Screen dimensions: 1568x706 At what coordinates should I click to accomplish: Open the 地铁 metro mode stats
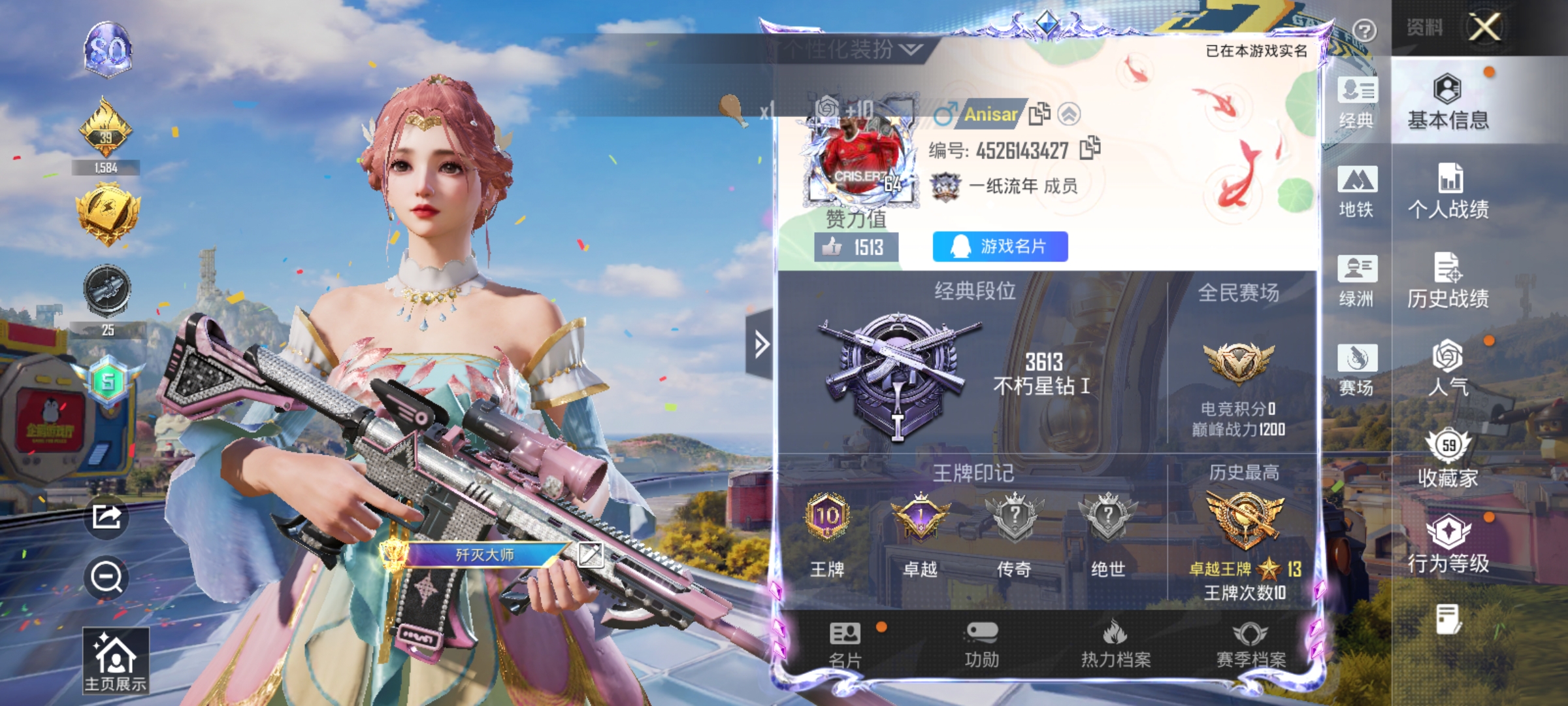click(1357, 190)
